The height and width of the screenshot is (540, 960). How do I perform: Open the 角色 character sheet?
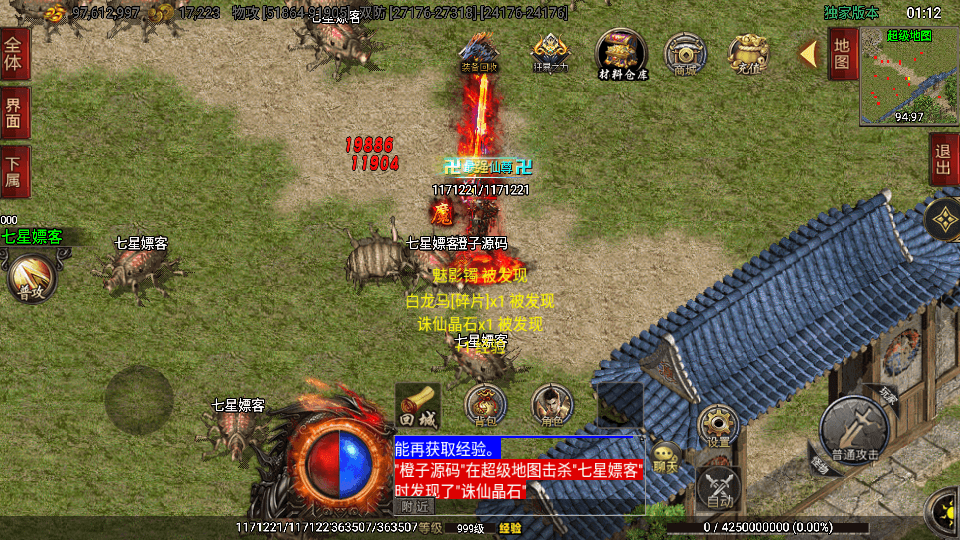click(x=552, y=406)
